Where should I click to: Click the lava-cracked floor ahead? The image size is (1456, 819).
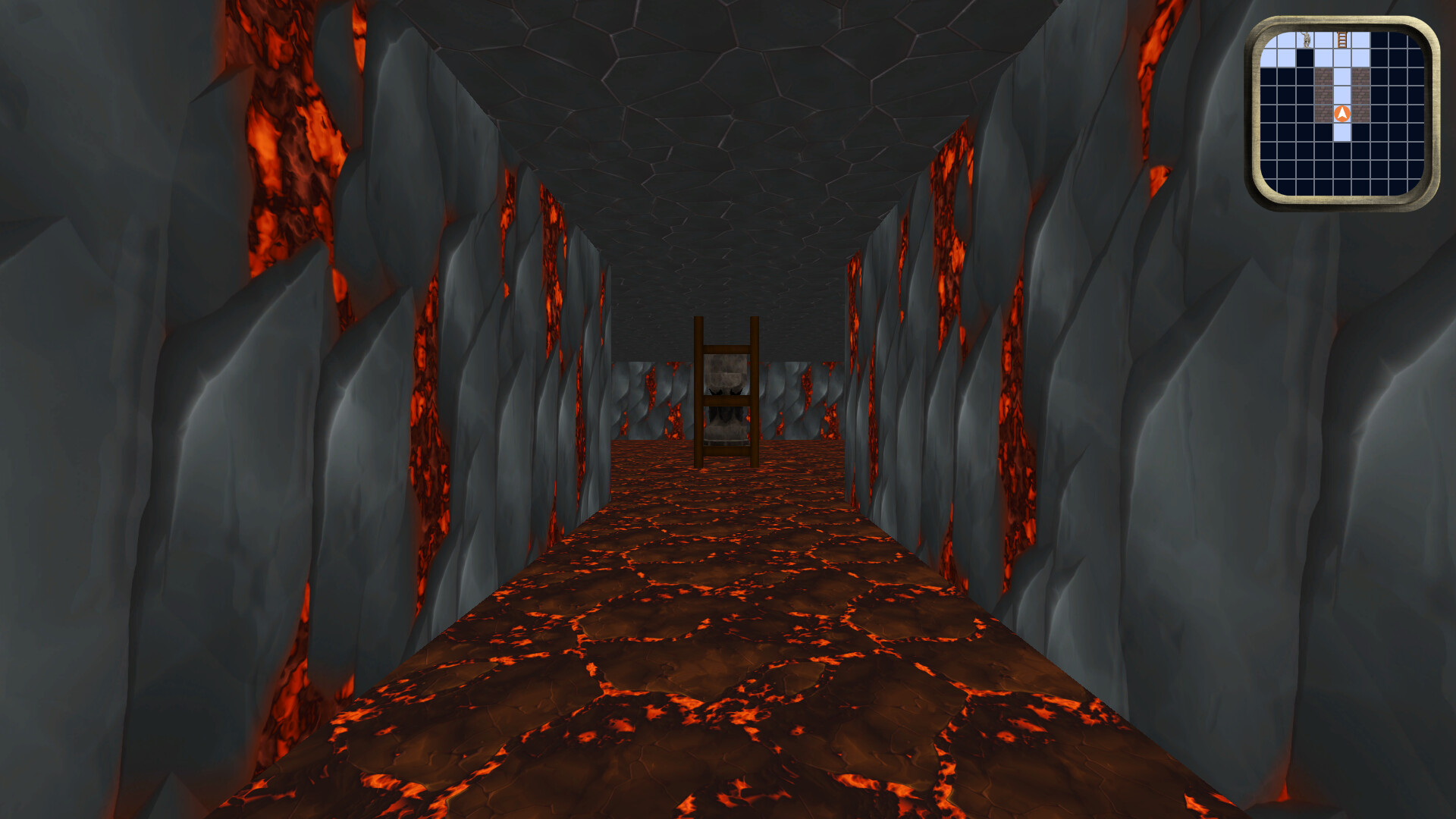click(720, 667)
